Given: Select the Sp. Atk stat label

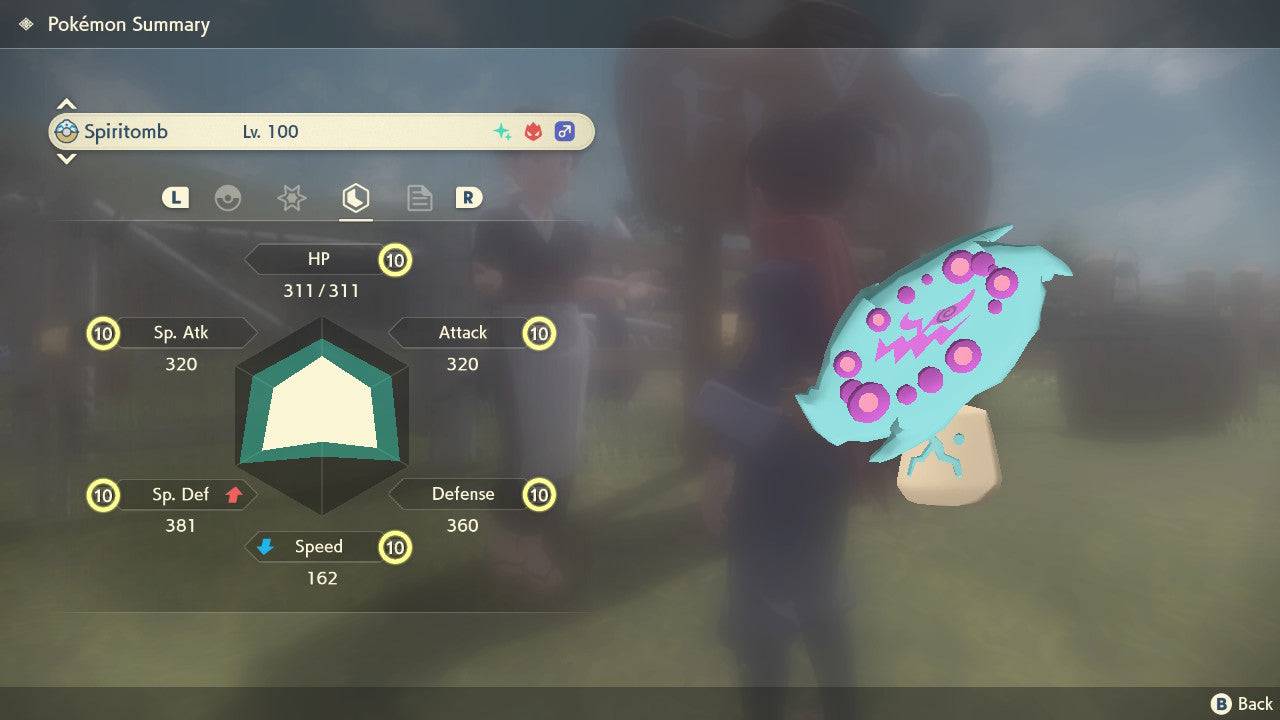Looking at the screenshot, I should point(183,332).
